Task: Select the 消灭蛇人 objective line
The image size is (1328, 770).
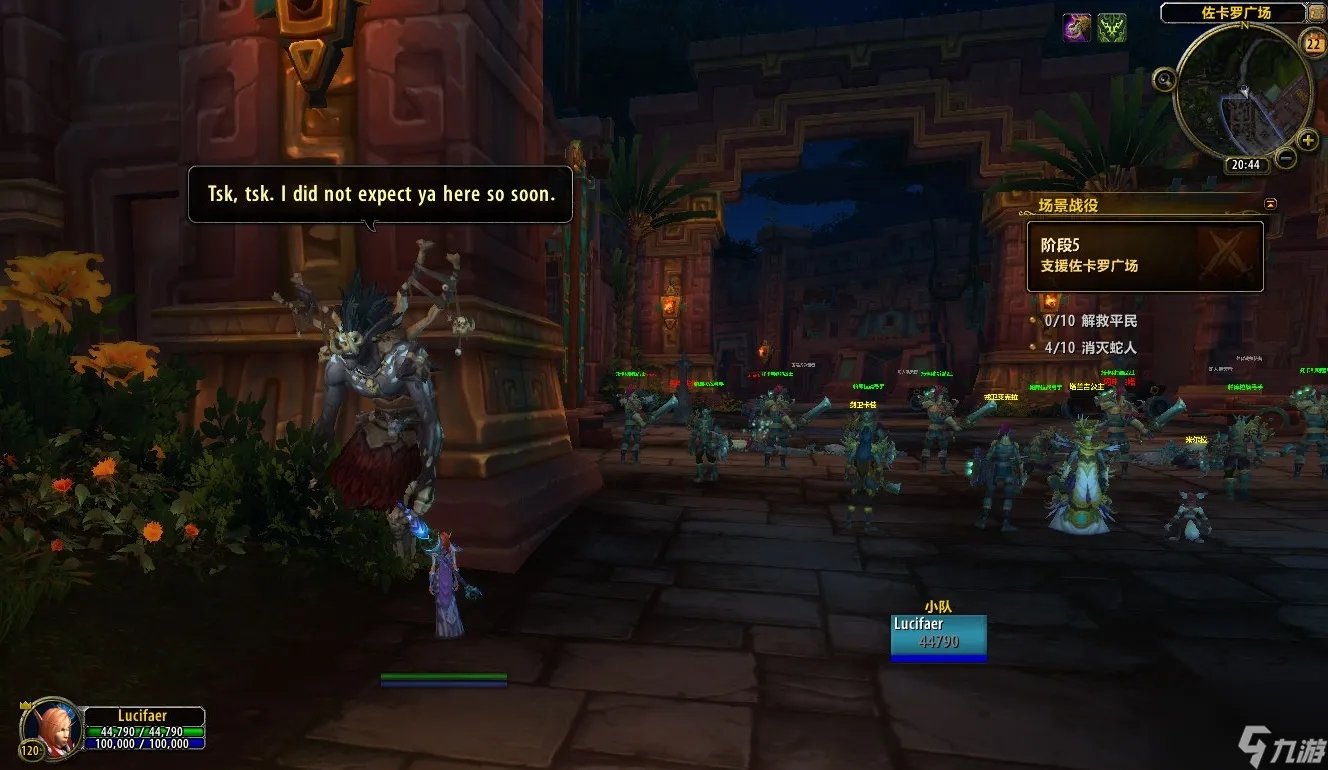Action: (1090, 348)
